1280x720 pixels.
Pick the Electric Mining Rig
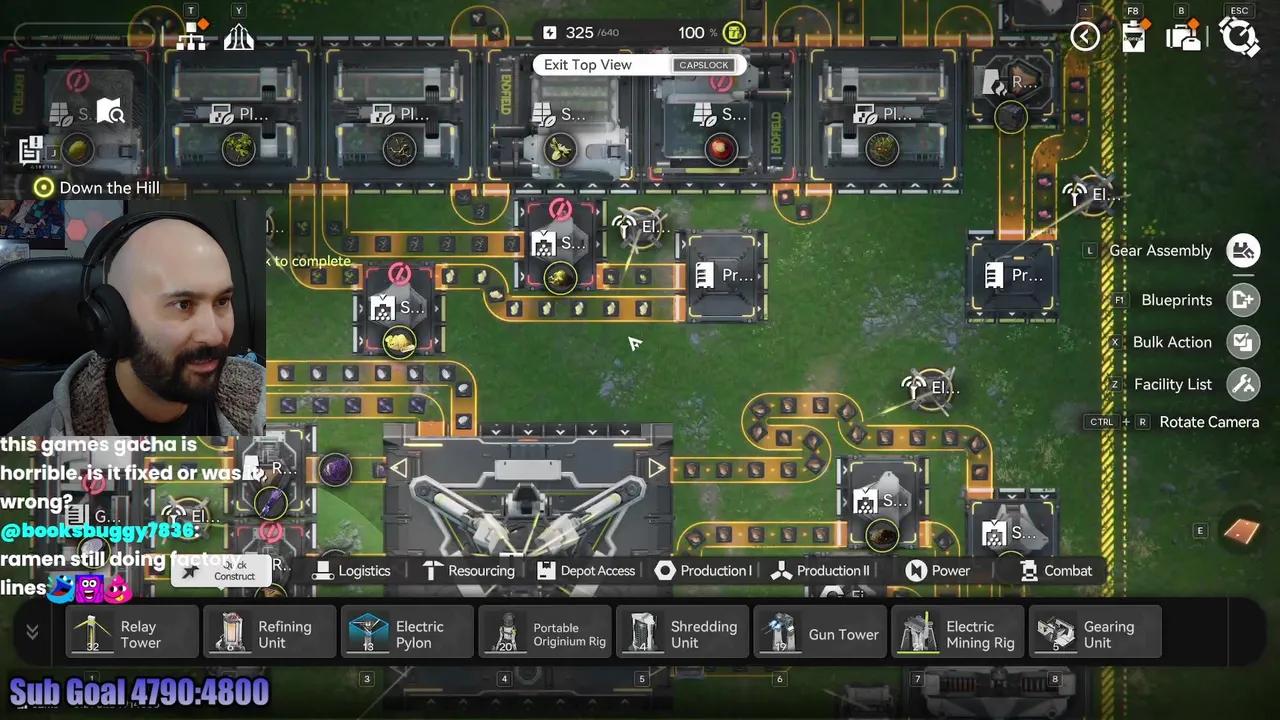958,634
